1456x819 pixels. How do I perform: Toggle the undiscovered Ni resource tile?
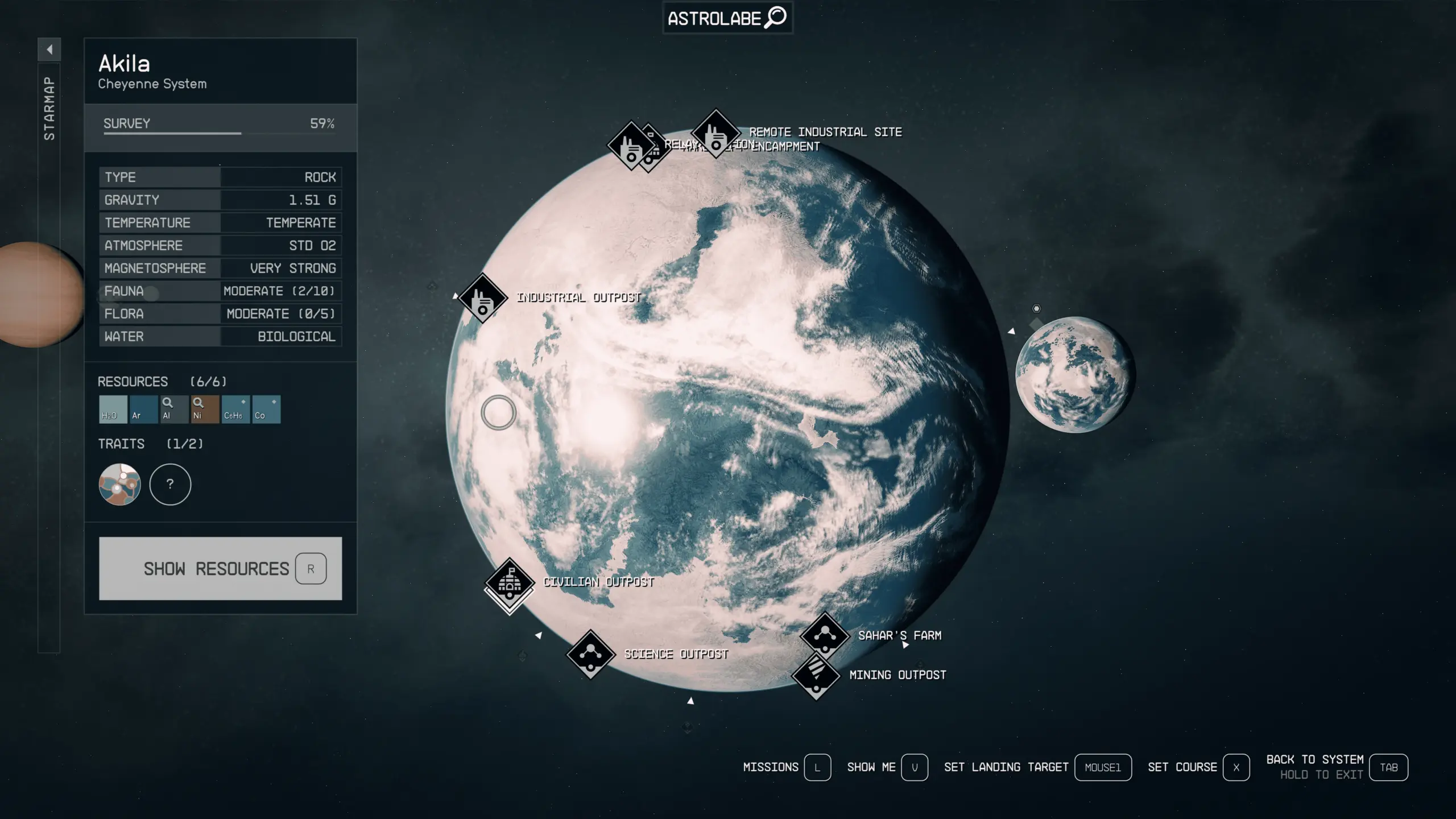coord(205,408)
